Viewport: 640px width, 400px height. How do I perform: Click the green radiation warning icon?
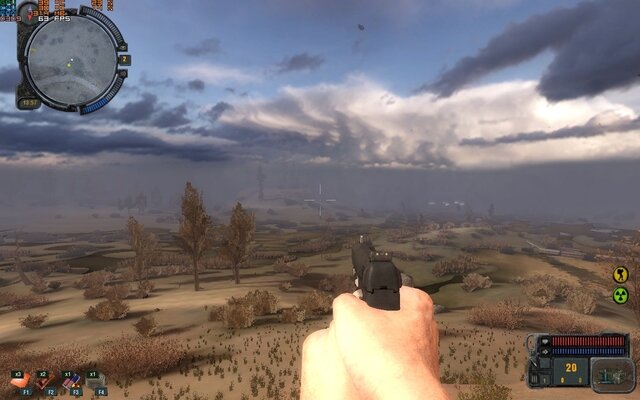tap(620, 295)
